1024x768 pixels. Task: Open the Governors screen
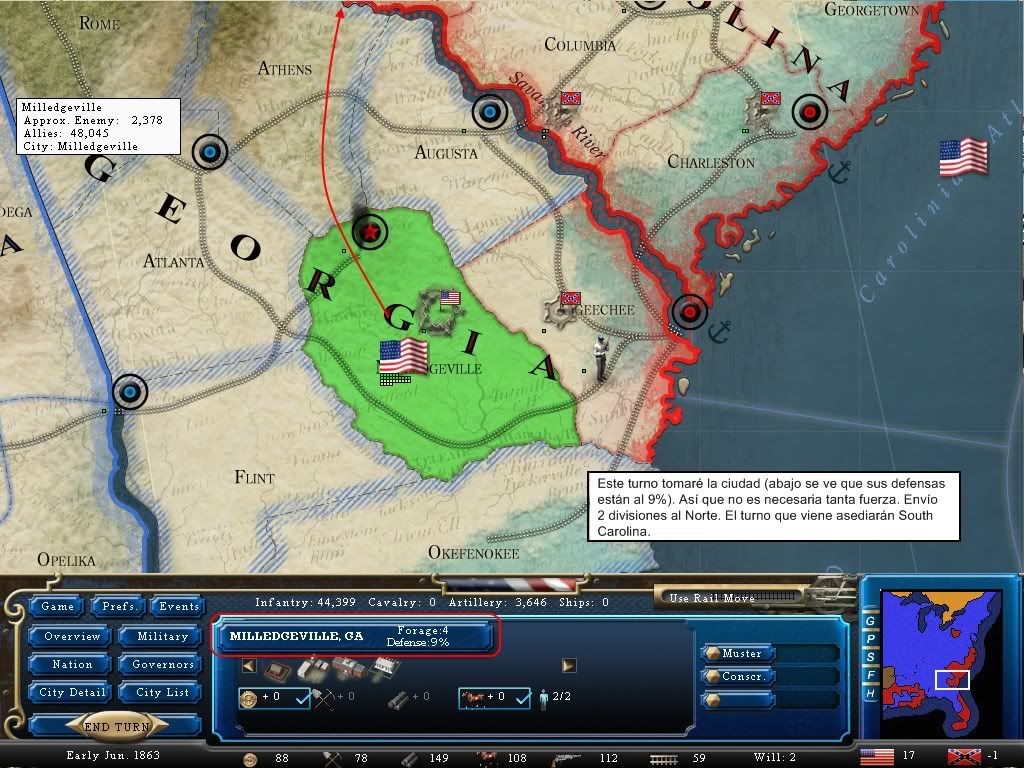pos(162,664)
